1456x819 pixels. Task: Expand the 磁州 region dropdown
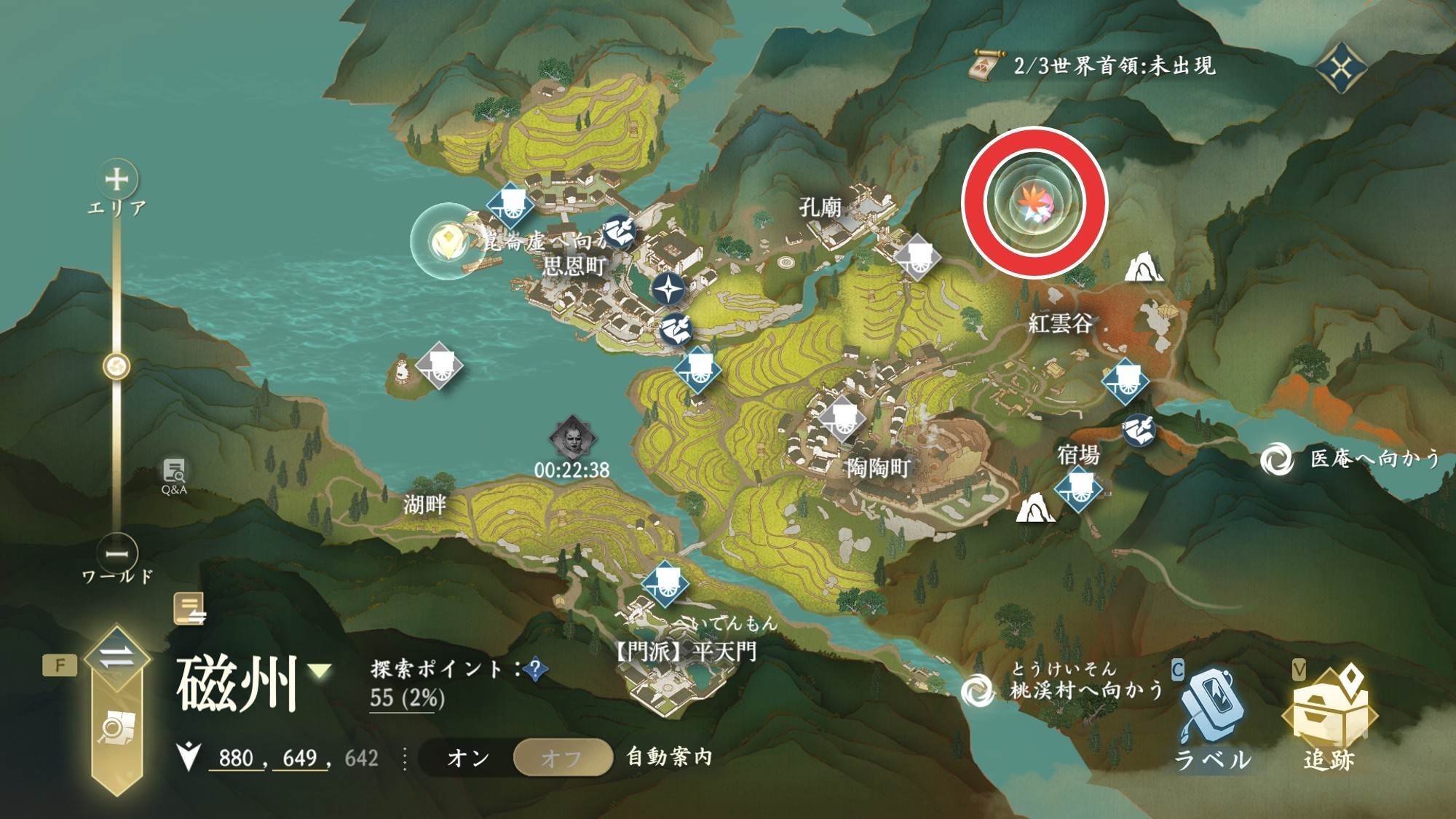pos(320,671)
